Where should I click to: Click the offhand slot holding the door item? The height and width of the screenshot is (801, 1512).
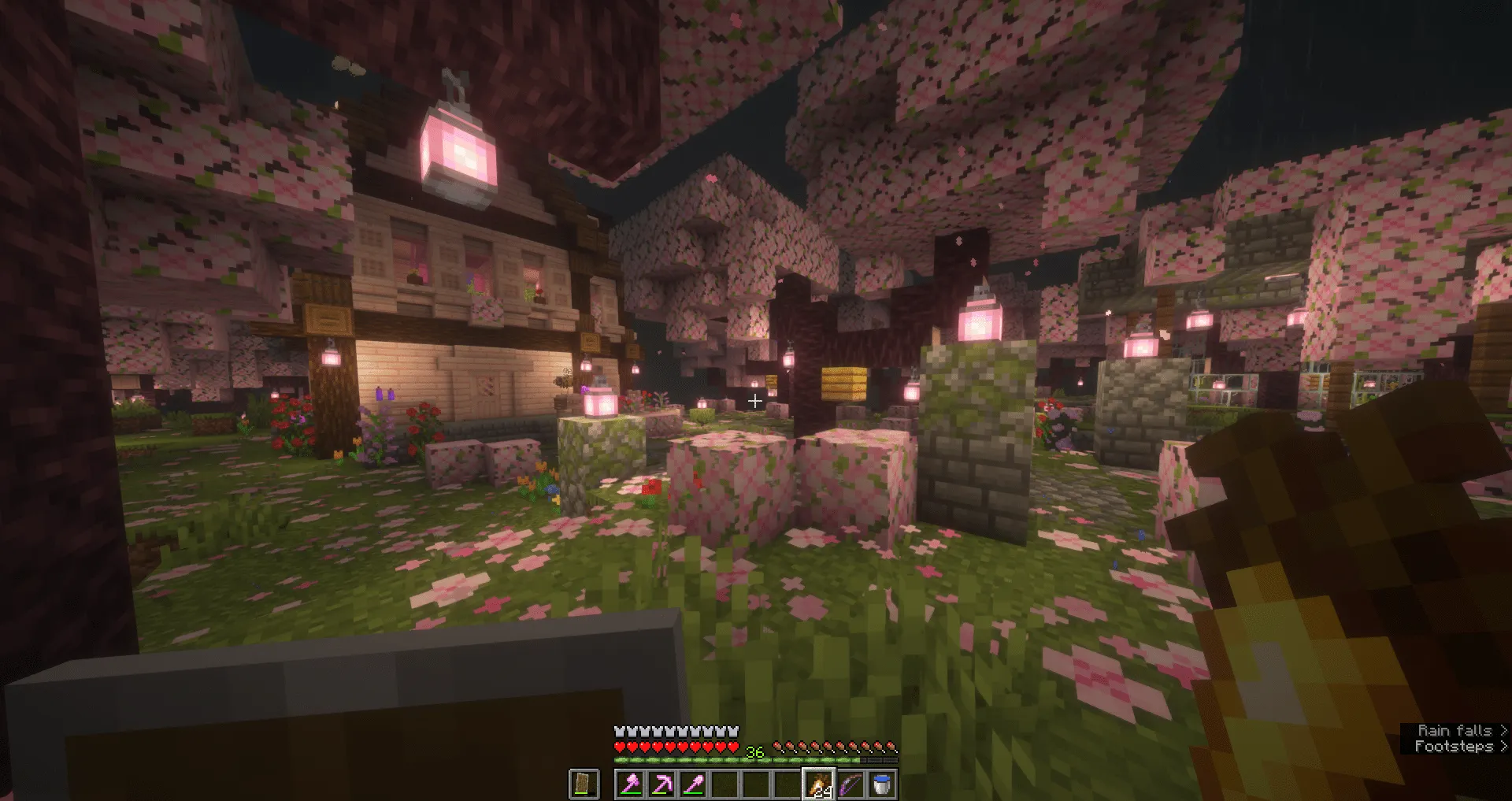tap(584, 785)
